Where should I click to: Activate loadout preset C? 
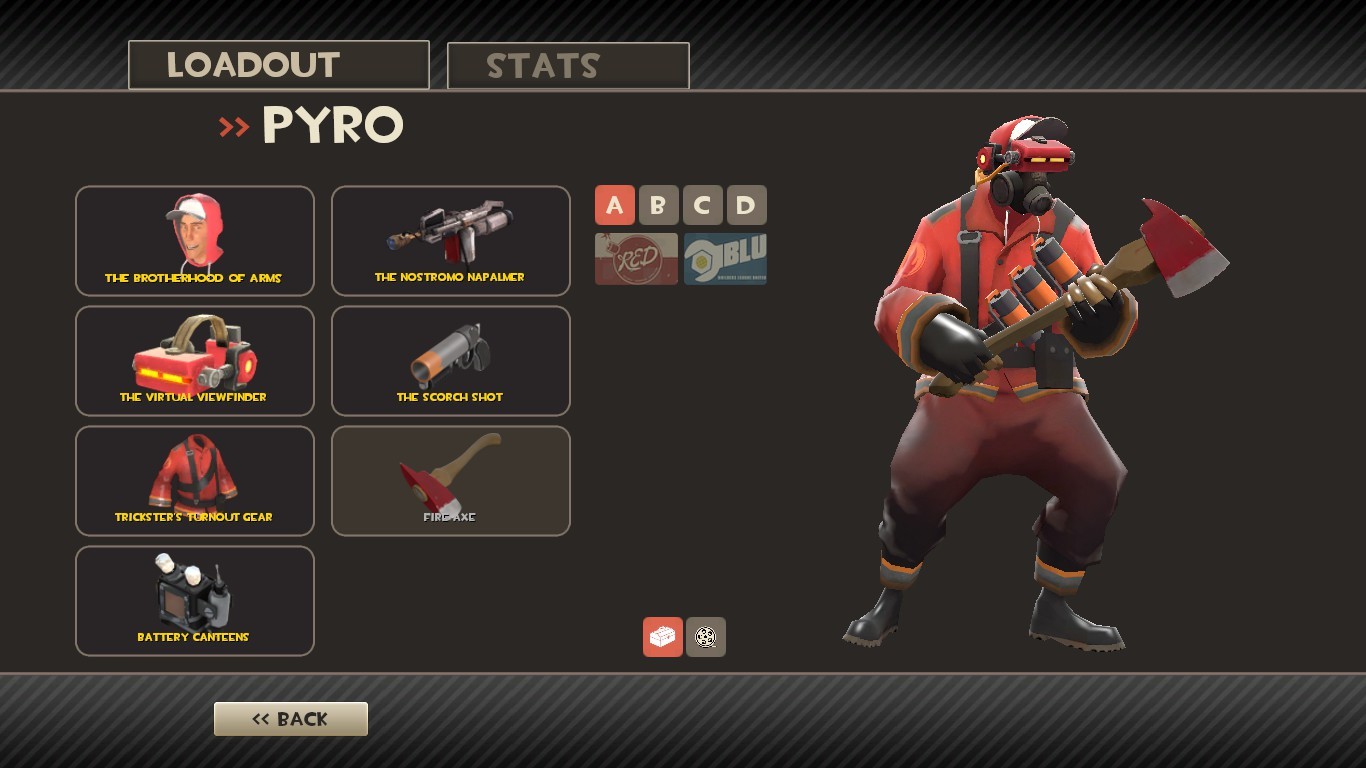point(702,205)
